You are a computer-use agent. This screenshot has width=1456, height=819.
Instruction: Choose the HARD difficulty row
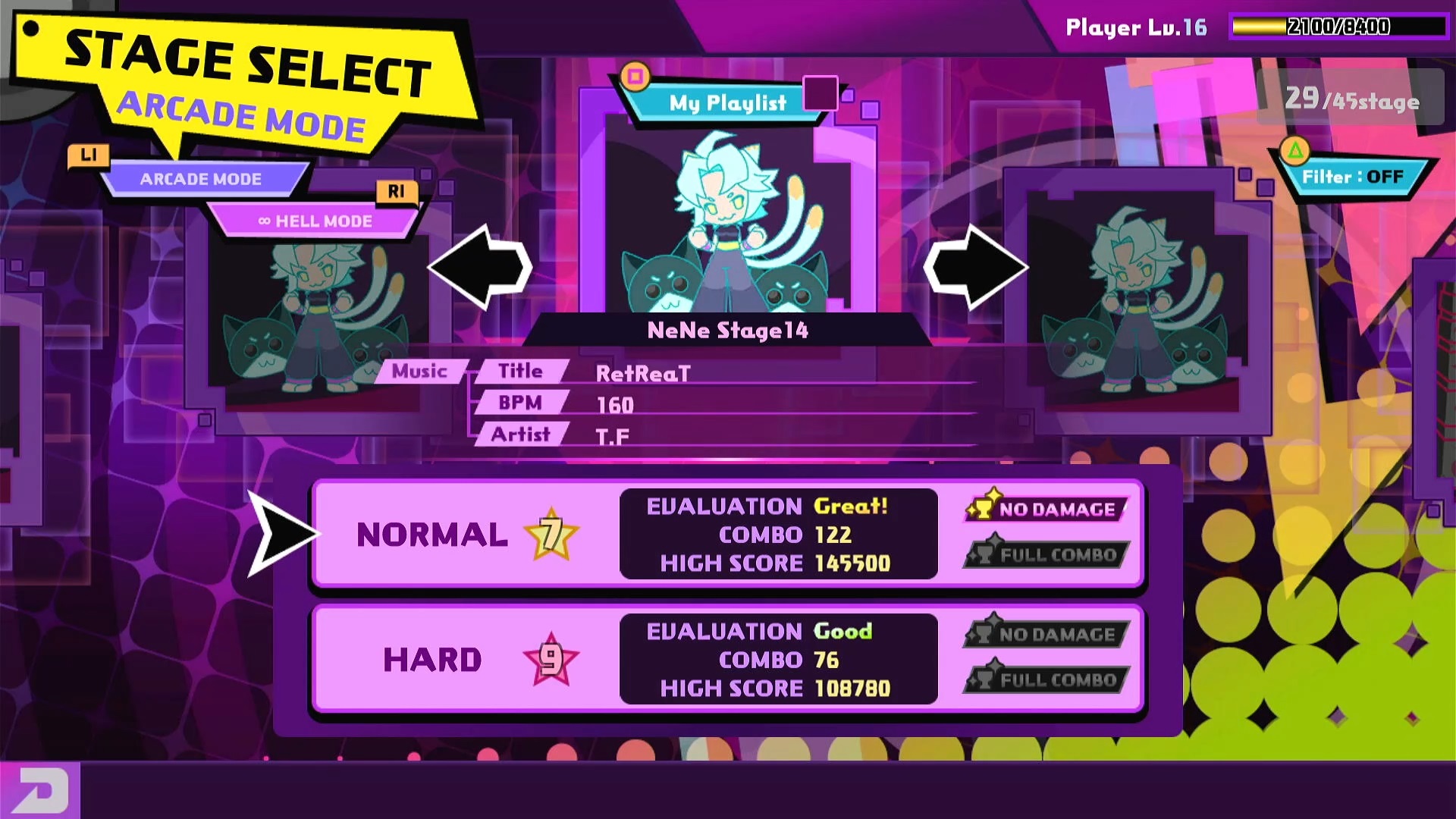[x=726, y=659]
